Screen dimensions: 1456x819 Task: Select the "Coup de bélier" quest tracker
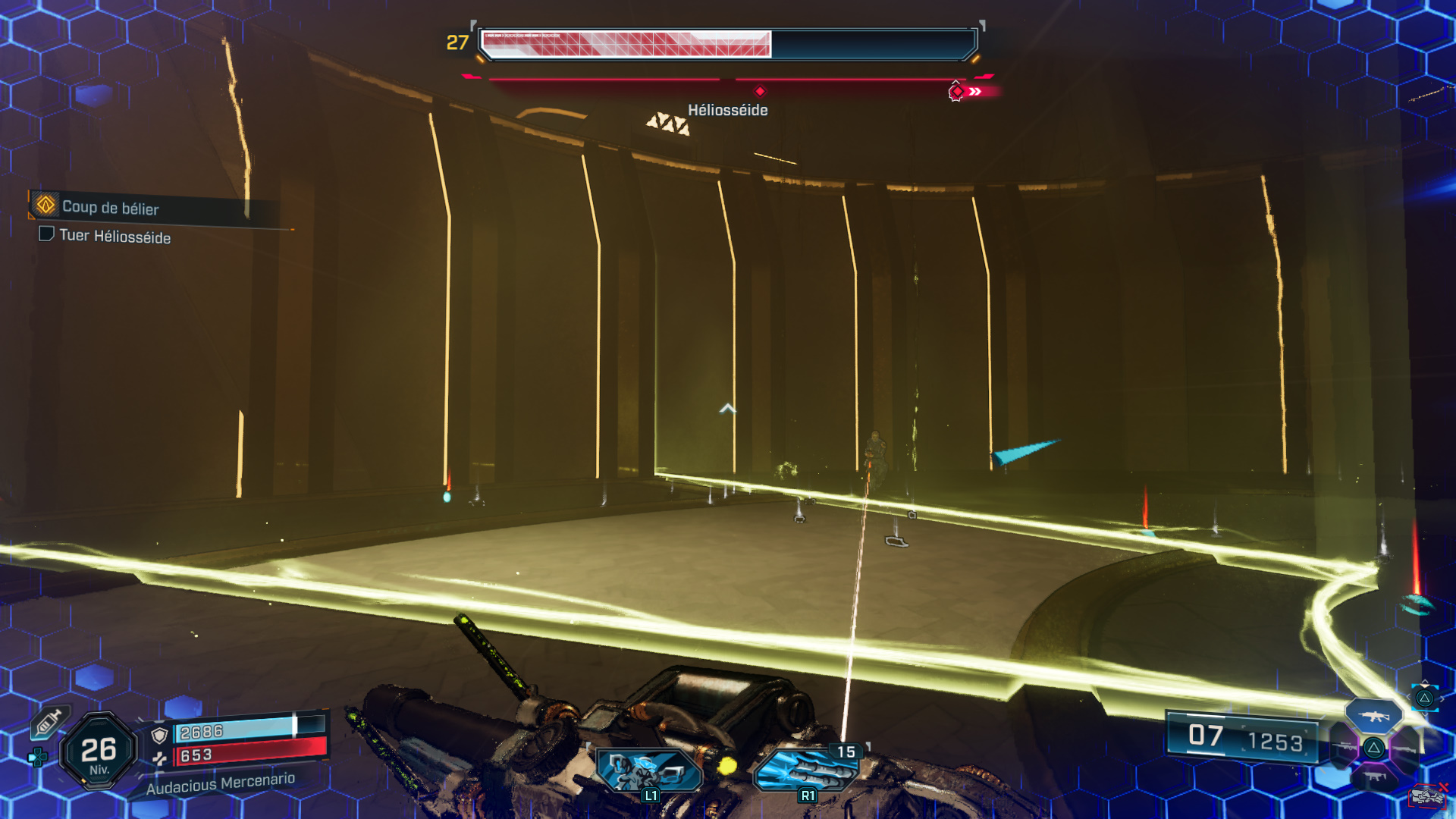point(110,207)
